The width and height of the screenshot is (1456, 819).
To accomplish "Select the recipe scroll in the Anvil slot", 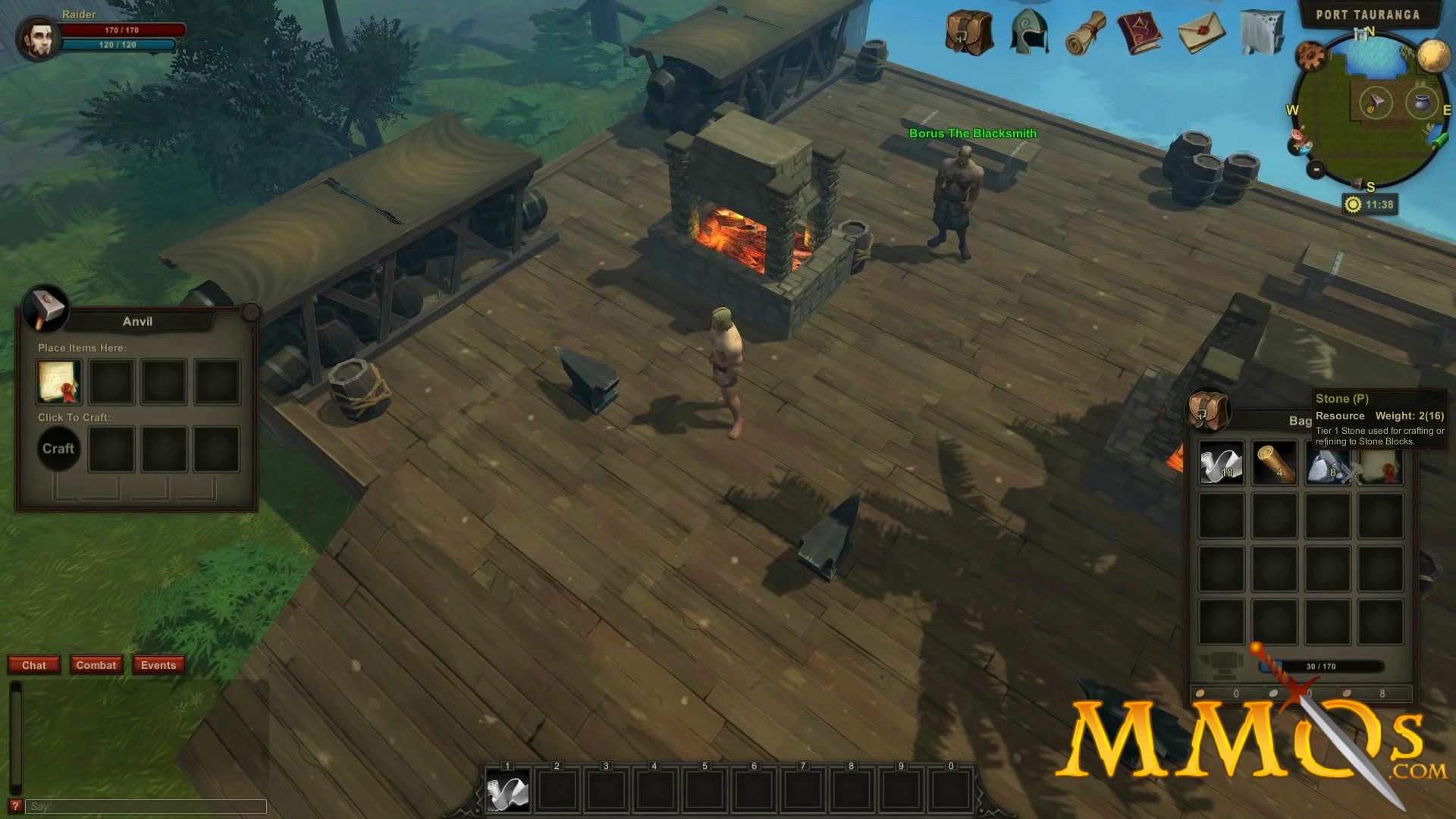I will 59,381.
